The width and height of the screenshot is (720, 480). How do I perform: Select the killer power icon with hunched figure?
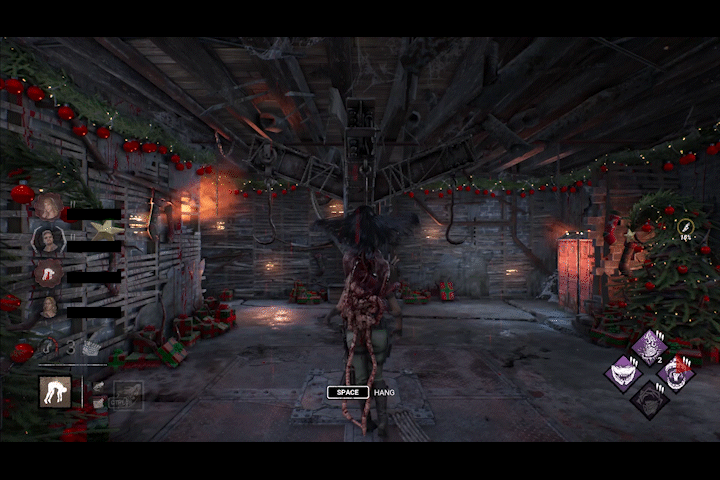(x=55, y=392)
